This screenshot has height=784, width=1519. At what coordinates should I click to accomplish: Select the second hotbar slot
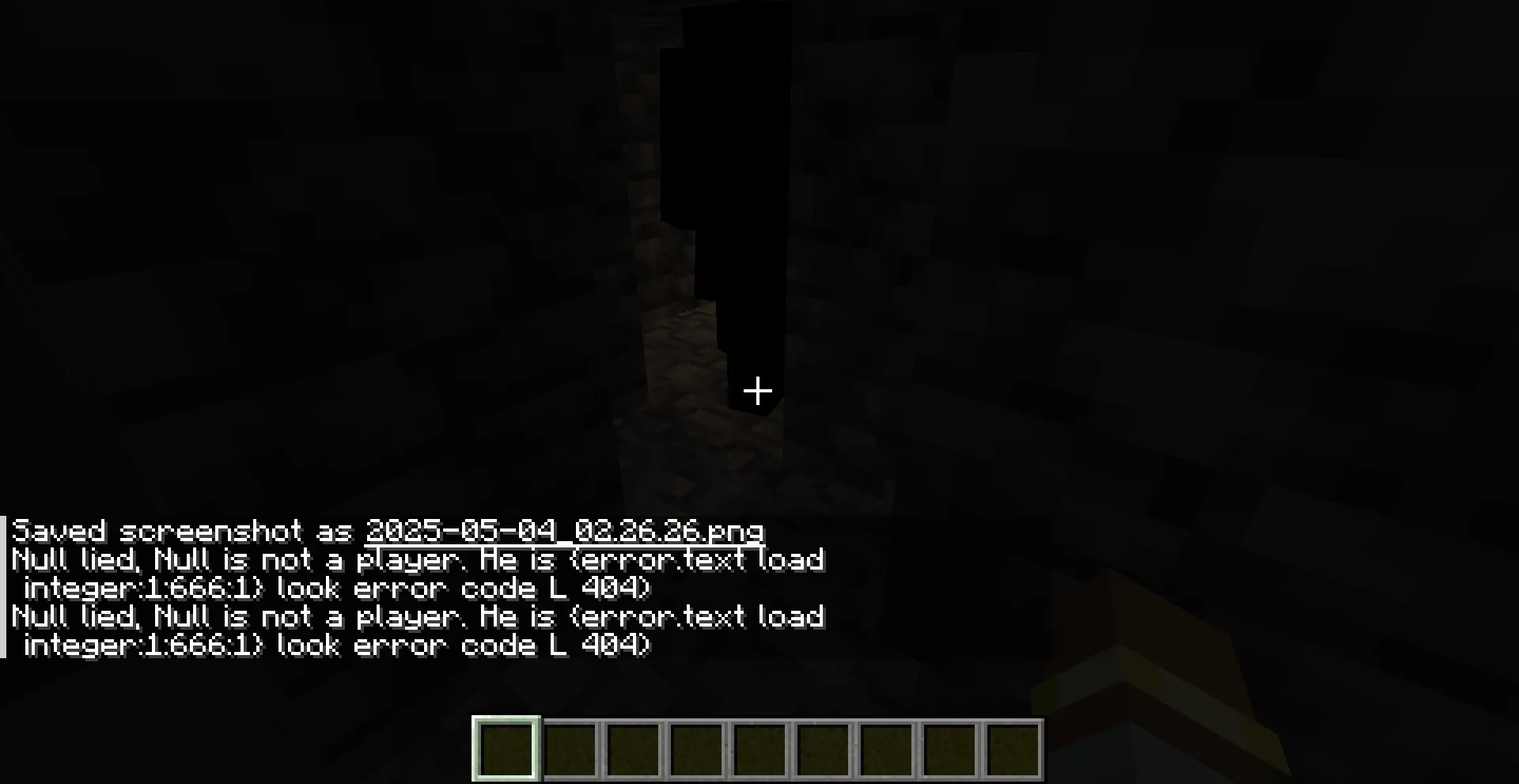[569, 749]
